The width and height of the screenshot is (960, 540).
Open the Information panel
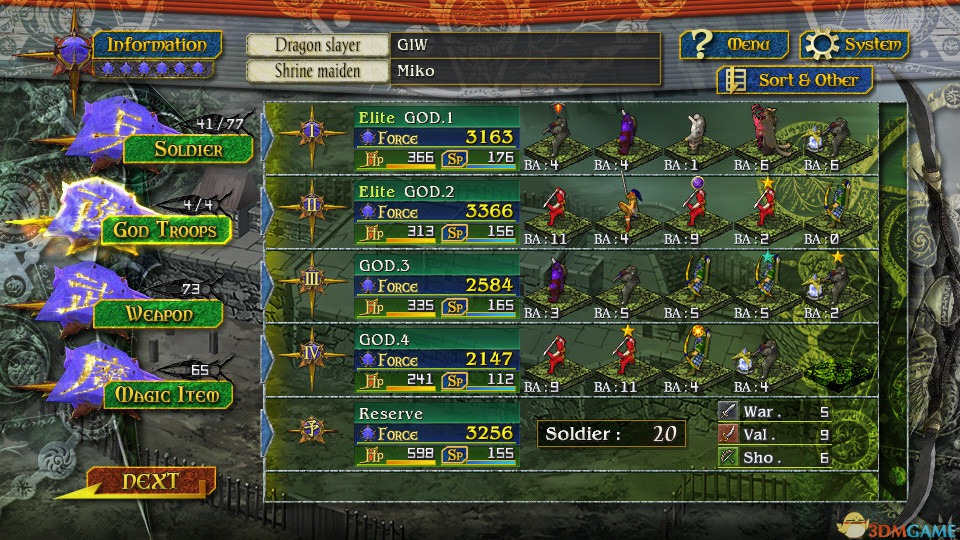tap(156, 45)
